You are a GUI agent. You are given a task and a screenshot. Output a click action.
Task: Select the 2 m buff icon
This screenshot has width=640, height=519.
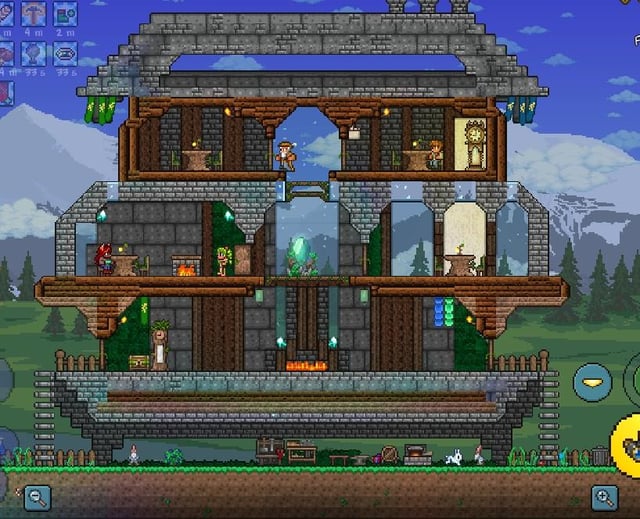[66, 14]
